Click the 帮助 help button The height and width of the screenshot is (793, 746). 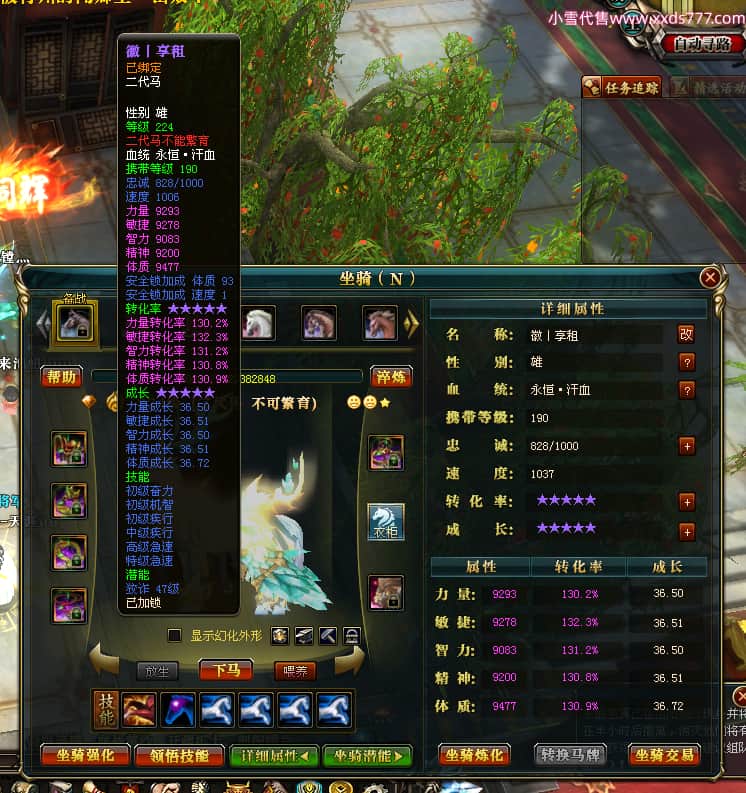(61, 376)
